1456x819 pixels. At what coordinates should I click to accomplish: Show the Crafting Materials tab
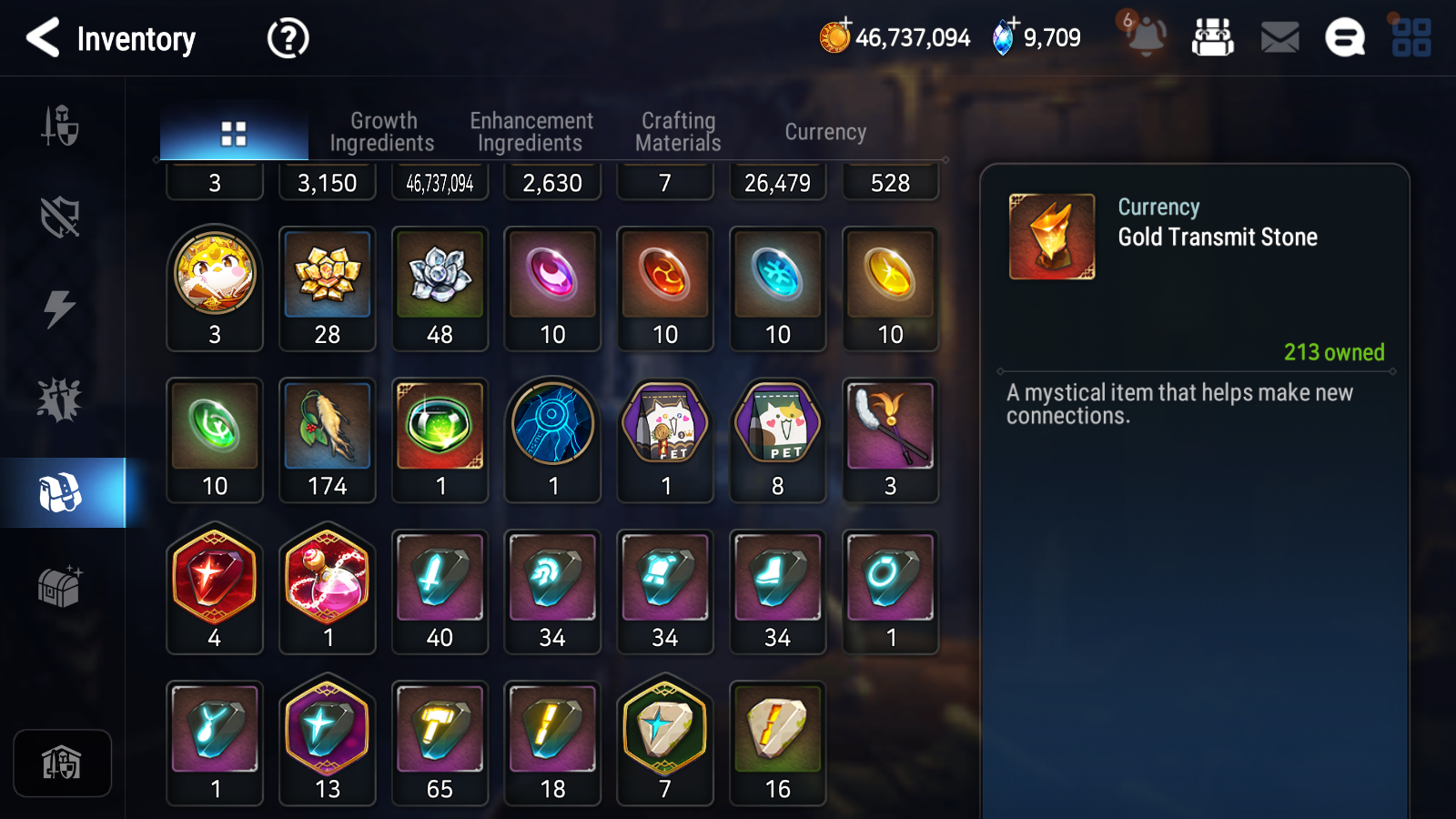click(678, 132)
